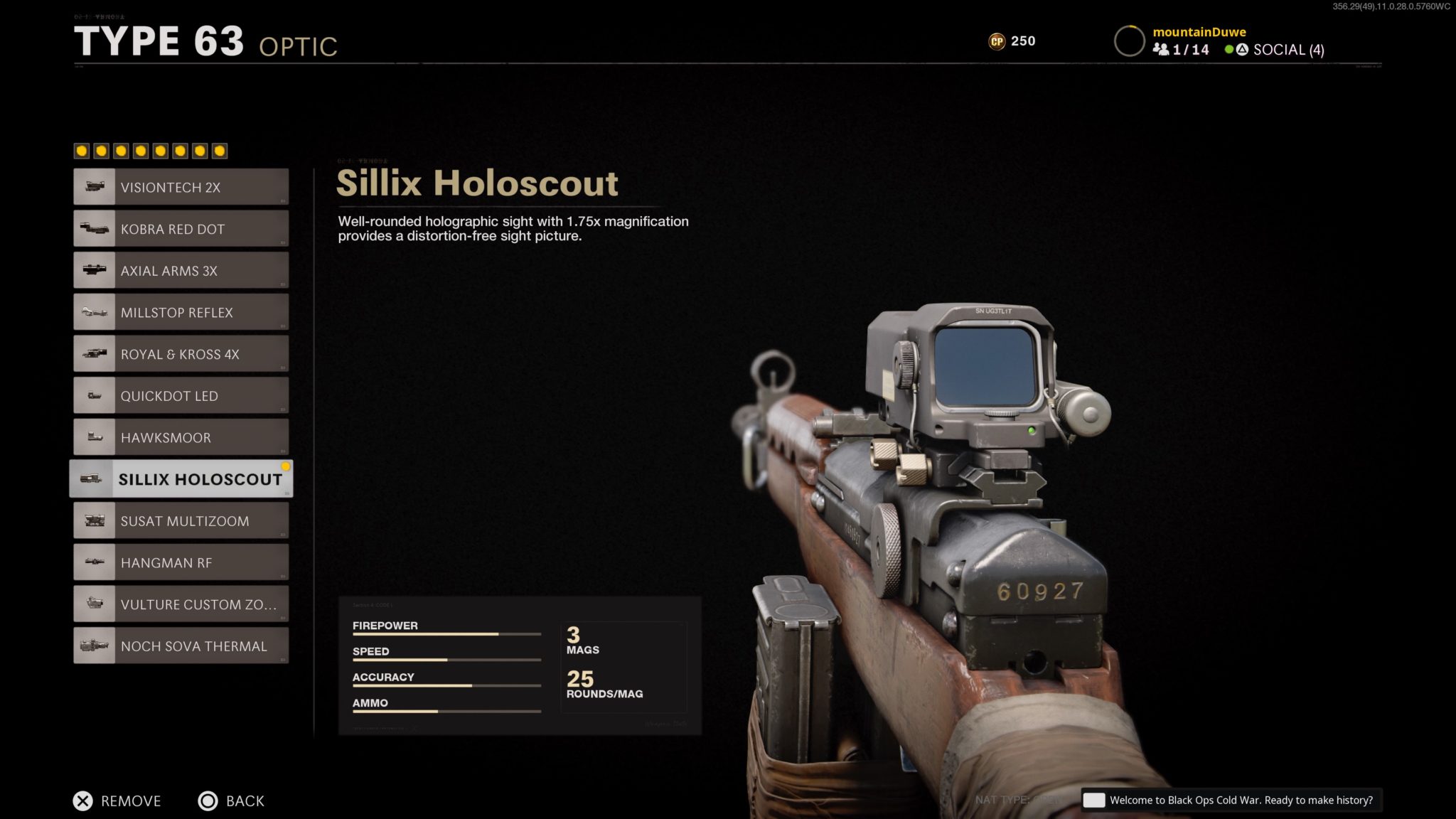Viewport: 1456px width, 819px height.
Task: Select the Axial Arms 3X scope icon
Action: [x=94, y=269]
